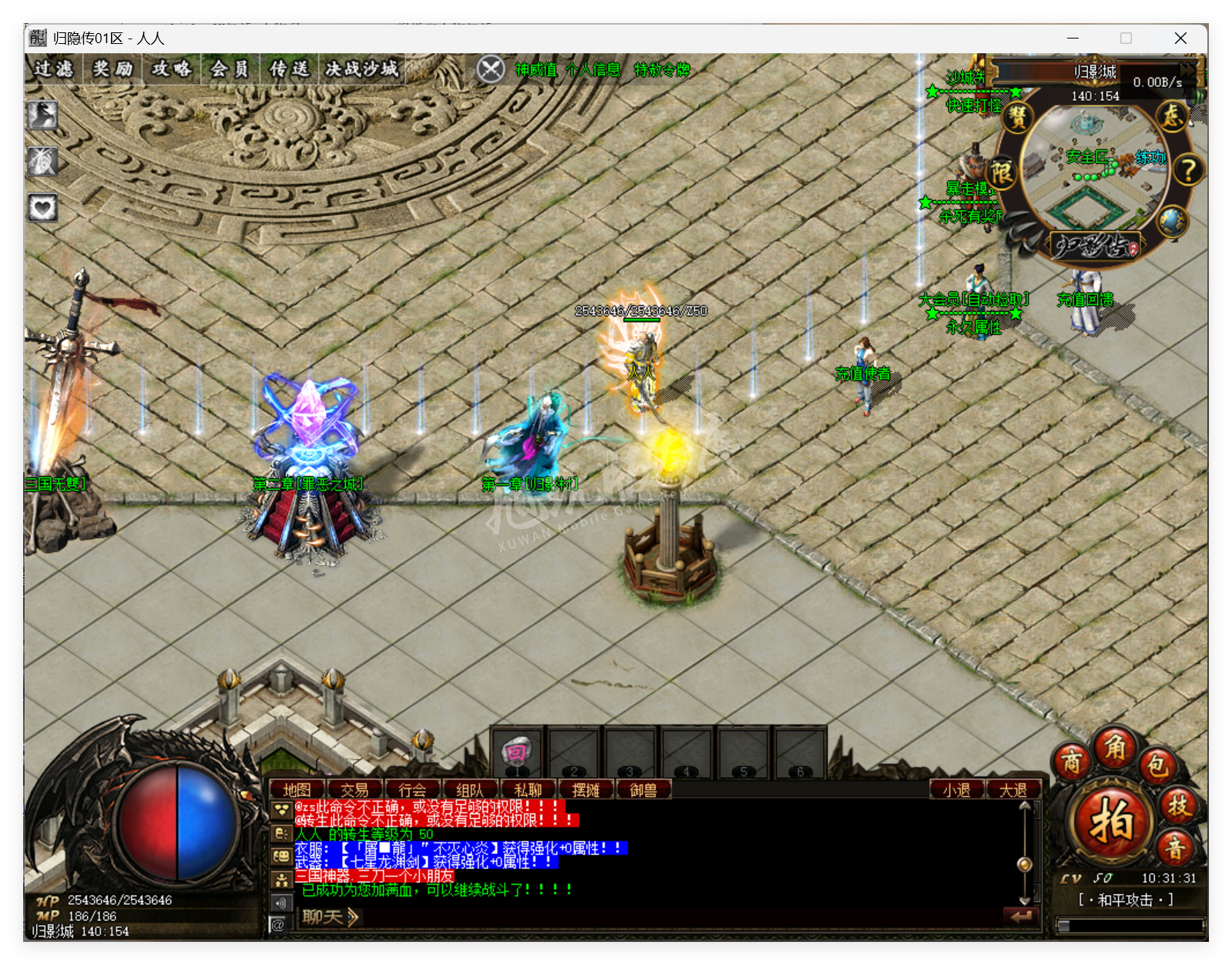
Task: Expand the chat window using the 聊天 arrow
Action: pyautogui.click(x=353, y=917)
